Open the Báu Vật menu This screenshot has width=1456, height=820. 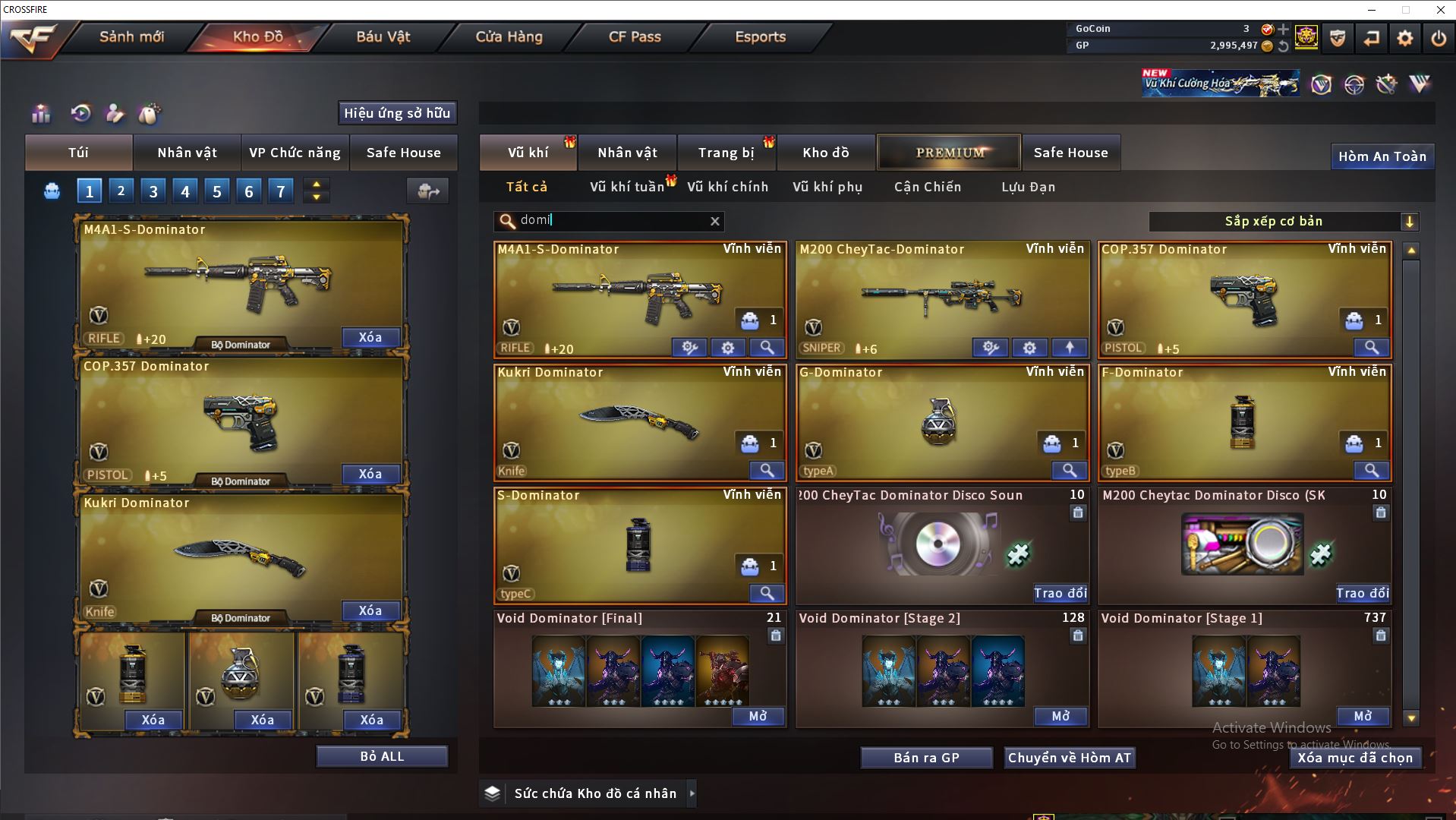pyautogui.click(x=383, y=36)
